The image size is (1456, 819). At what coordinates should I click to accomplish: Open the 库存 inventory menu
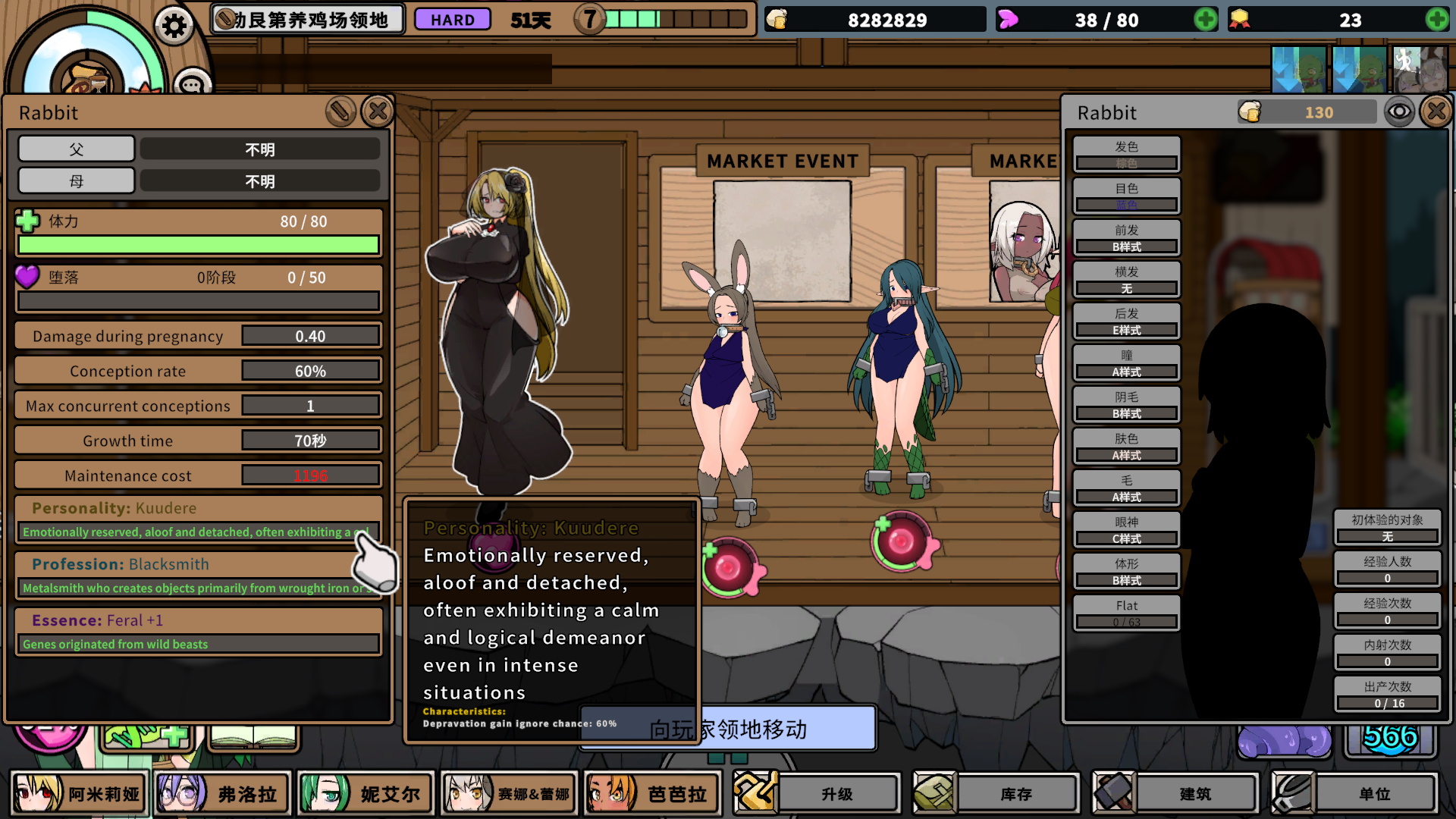pos(996,793)
